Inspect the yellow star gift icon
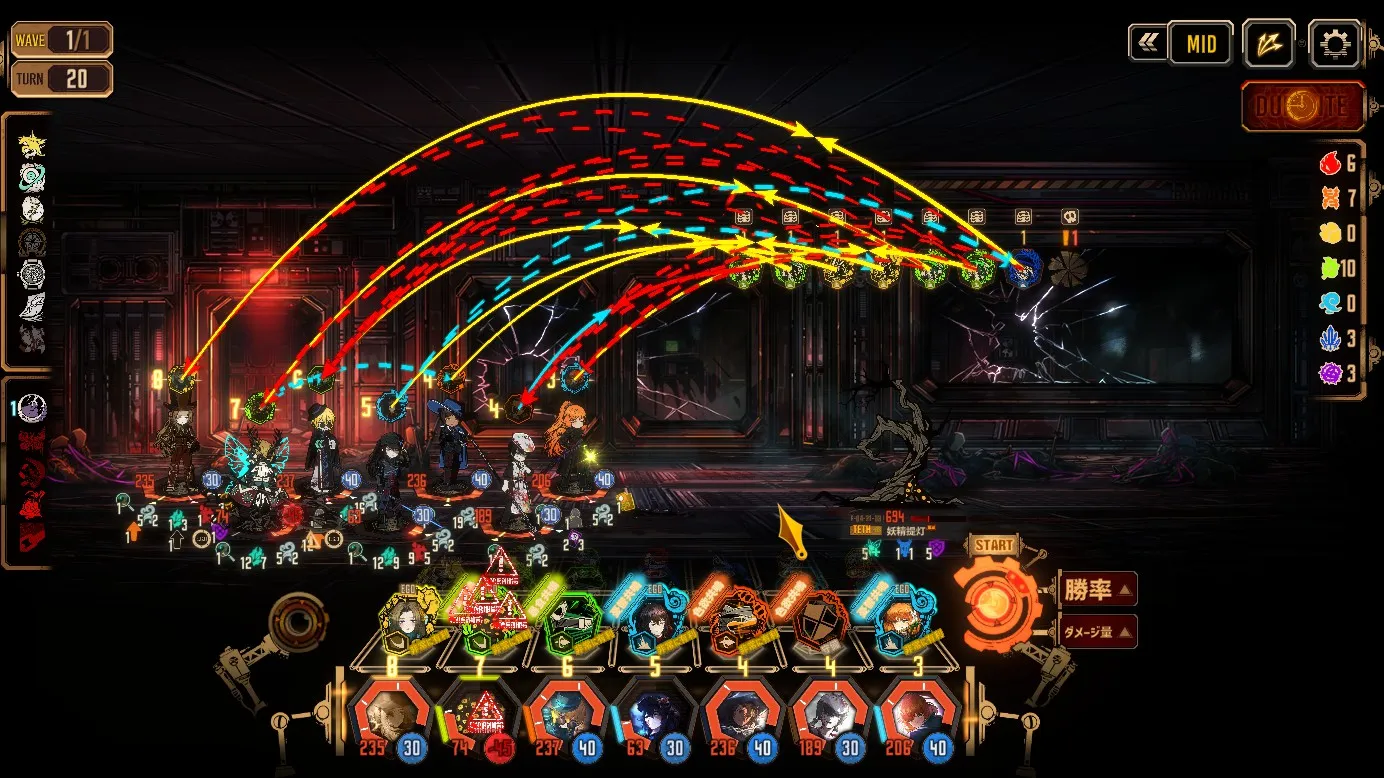This screenshot has height=778, width=1384. click(32, 144)
